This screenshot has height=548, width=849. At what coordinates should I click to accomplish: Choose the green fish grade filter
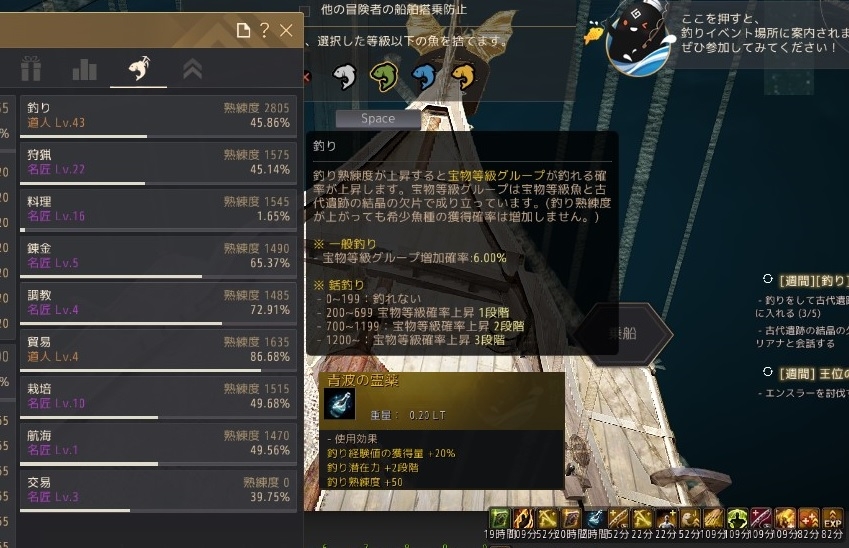[381, 77]
